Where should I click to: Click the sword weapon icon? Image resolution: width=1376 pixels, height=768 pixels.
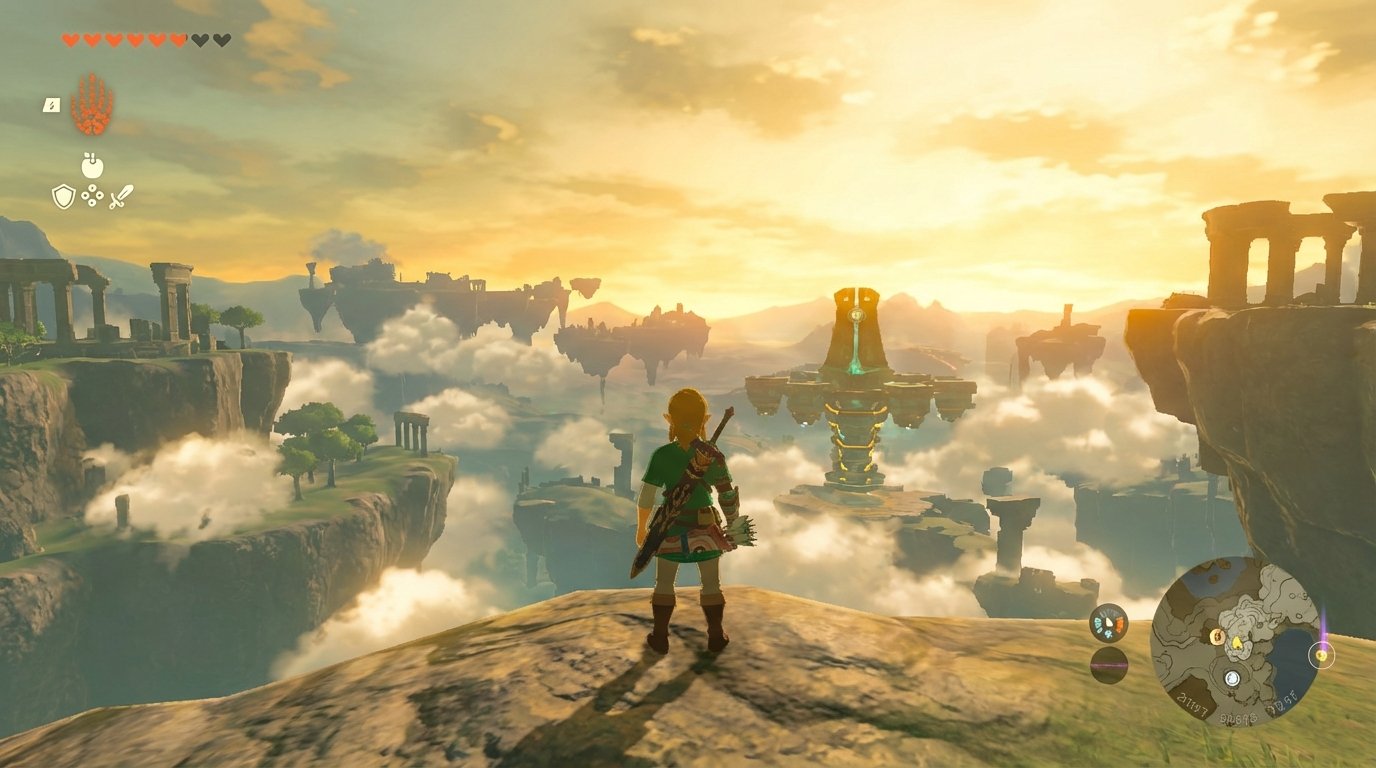click(x=122, y=196)
